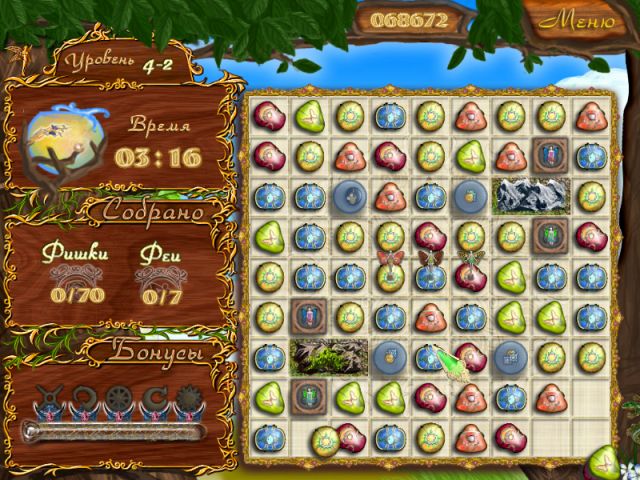The image size is (640, 480).
Task: Click the rocky mountain block on the board
Action: point(531,194)
